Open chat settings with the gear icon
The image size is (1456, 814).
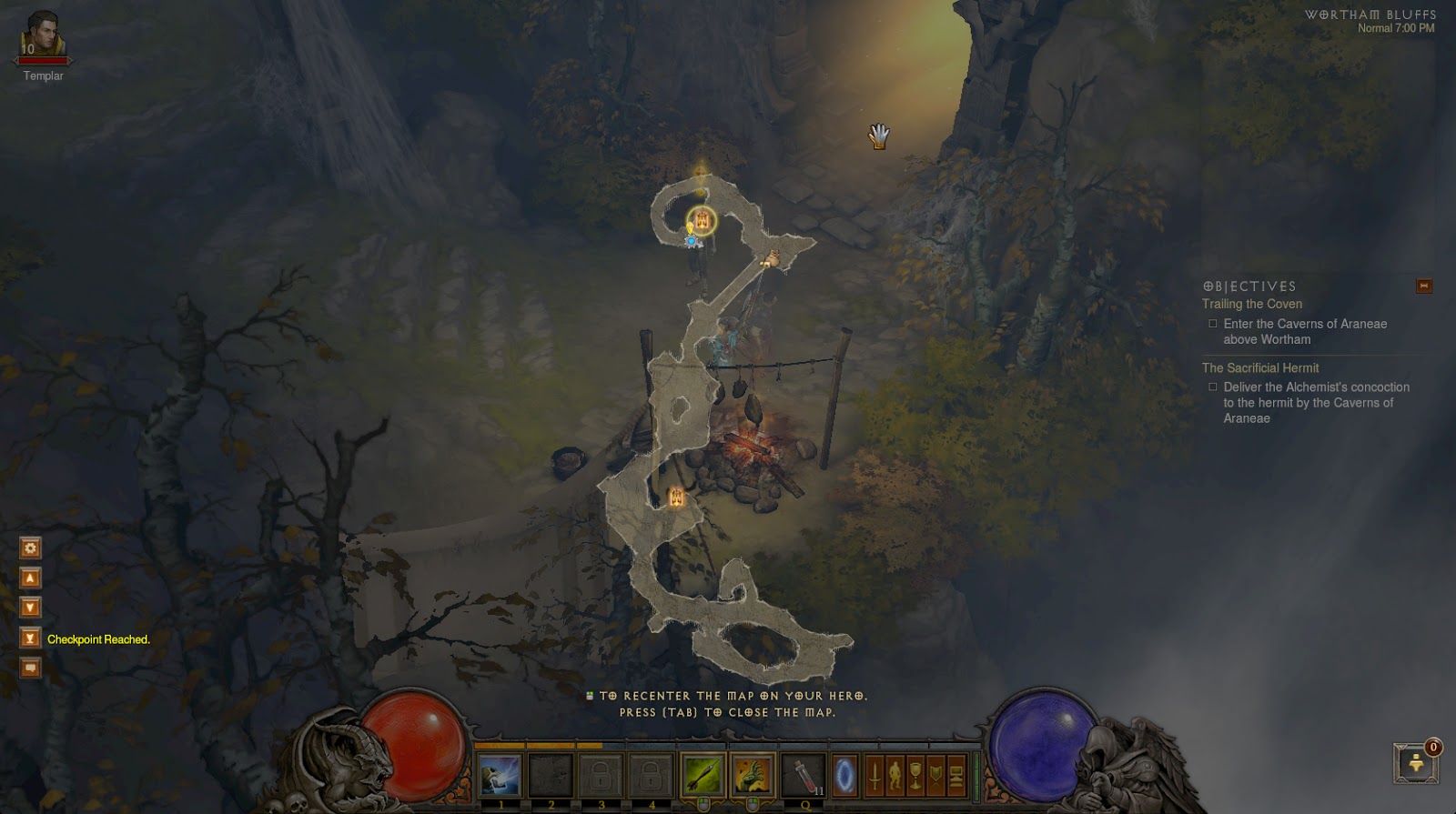(x=31, y=548)
